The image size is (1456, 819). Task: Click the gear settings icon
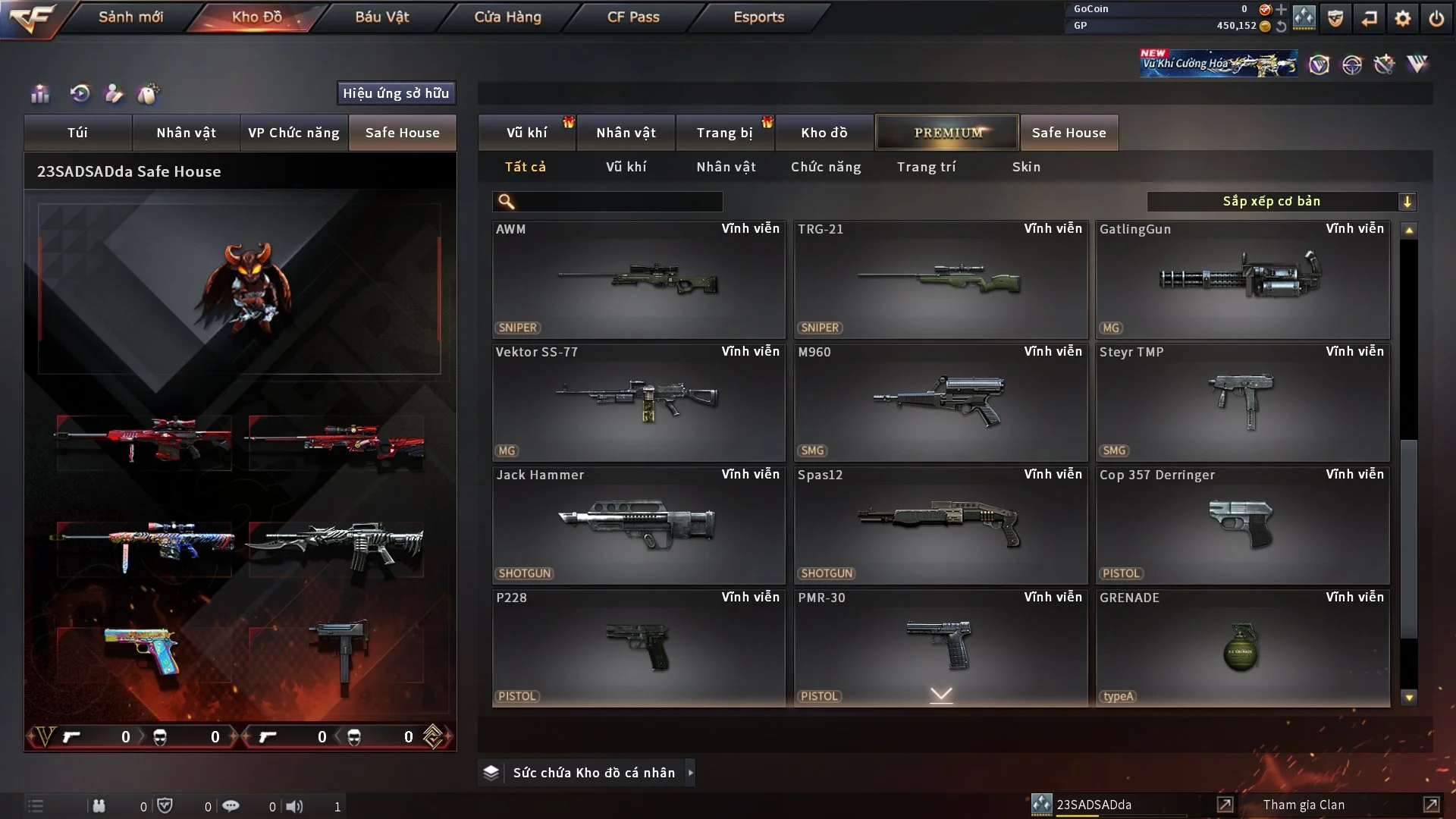1403,18
